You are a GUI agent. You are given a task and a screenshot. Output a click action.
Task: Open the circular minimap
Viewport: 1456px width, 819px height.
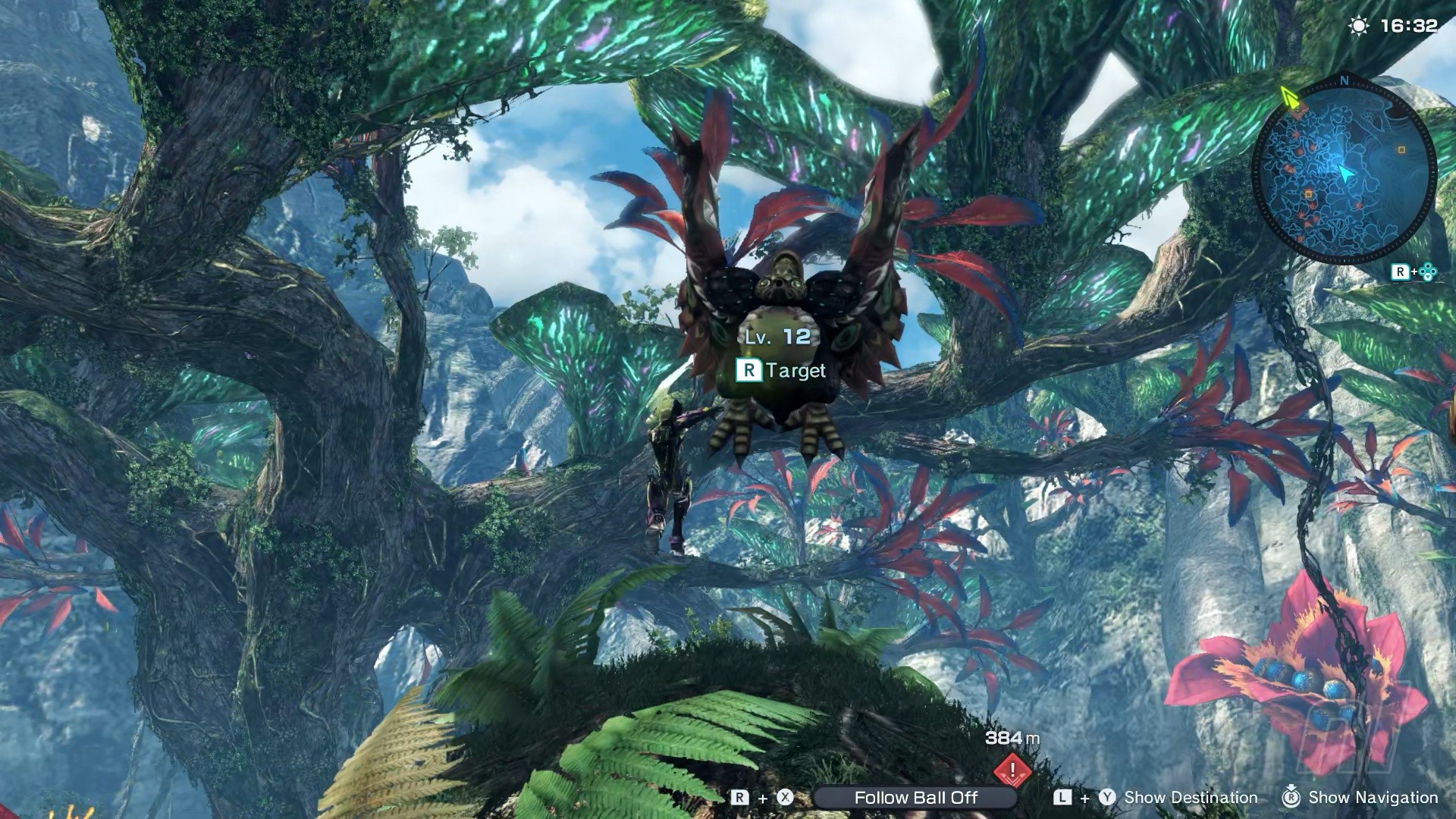[1344, 173]
